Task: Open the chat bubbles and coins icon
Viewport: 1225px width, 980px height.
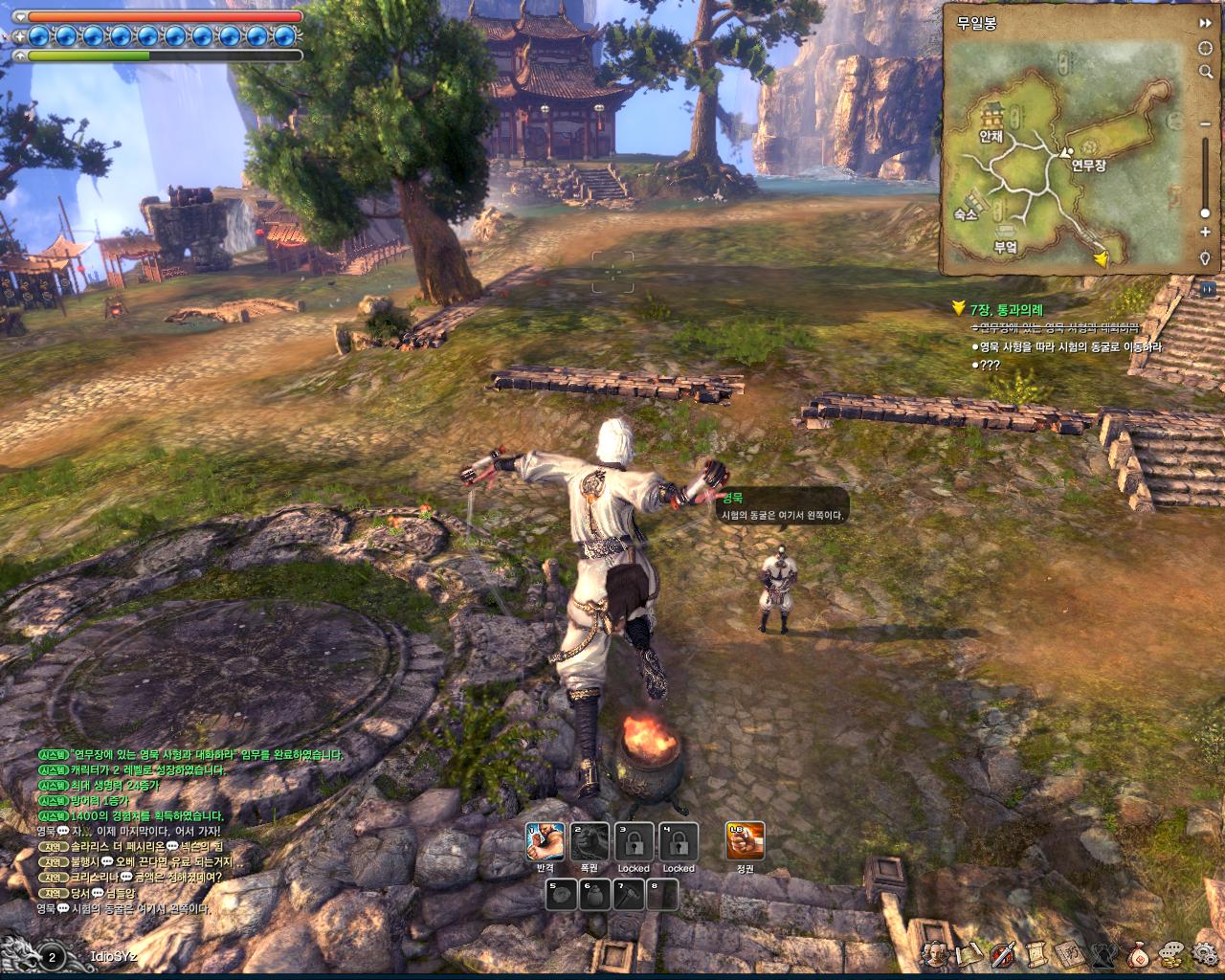Action: pyautogui.click(x=1171, y=953)
